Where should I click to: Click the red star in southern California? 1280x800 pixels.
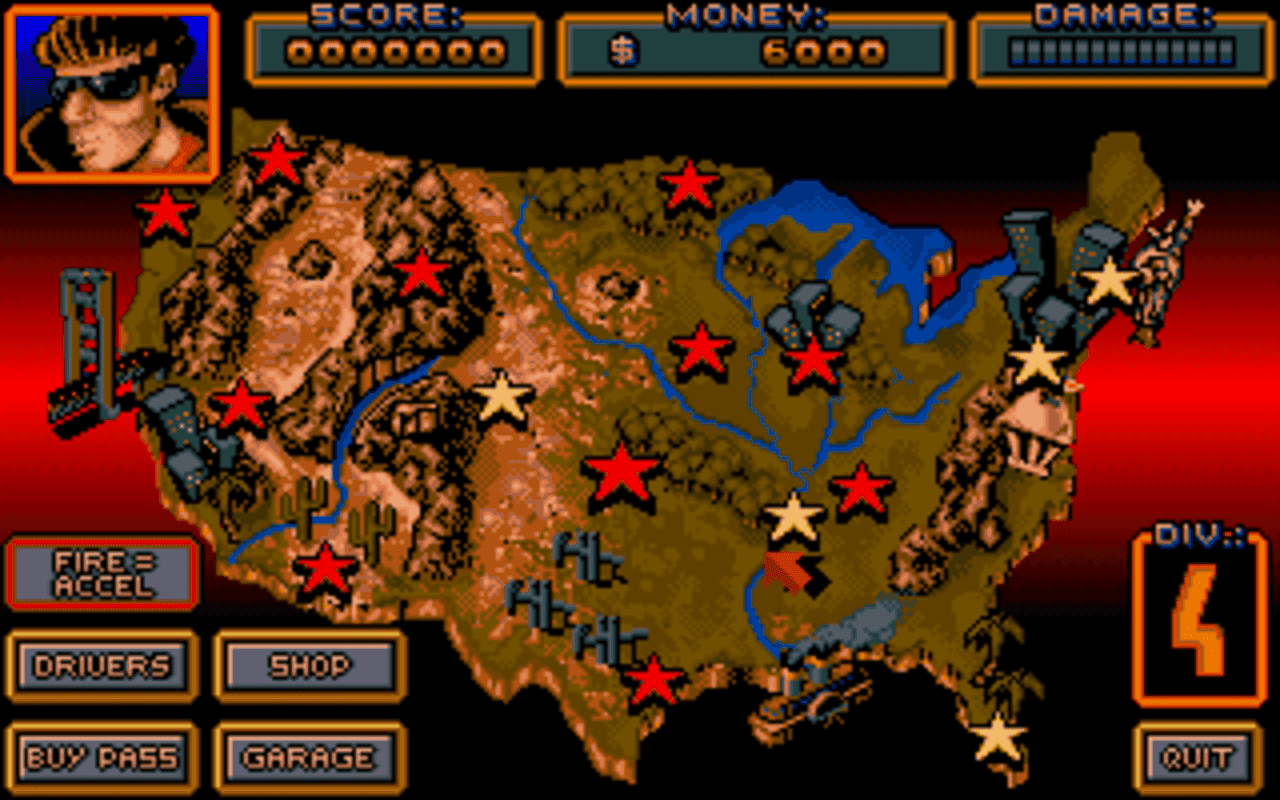pyautogui.click(x=240, y=405)
